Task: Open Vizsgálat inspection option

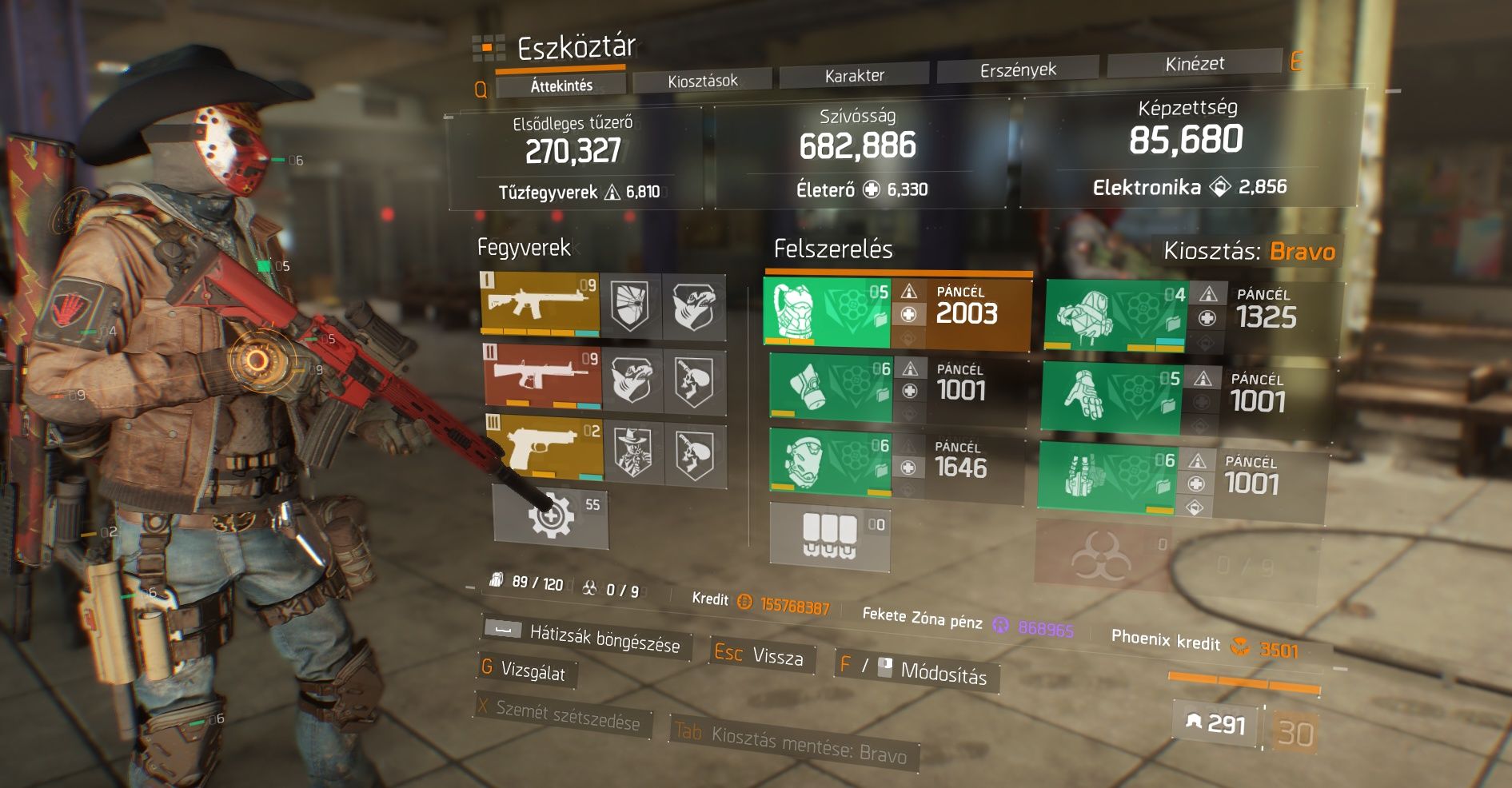Action: [526, 671]
